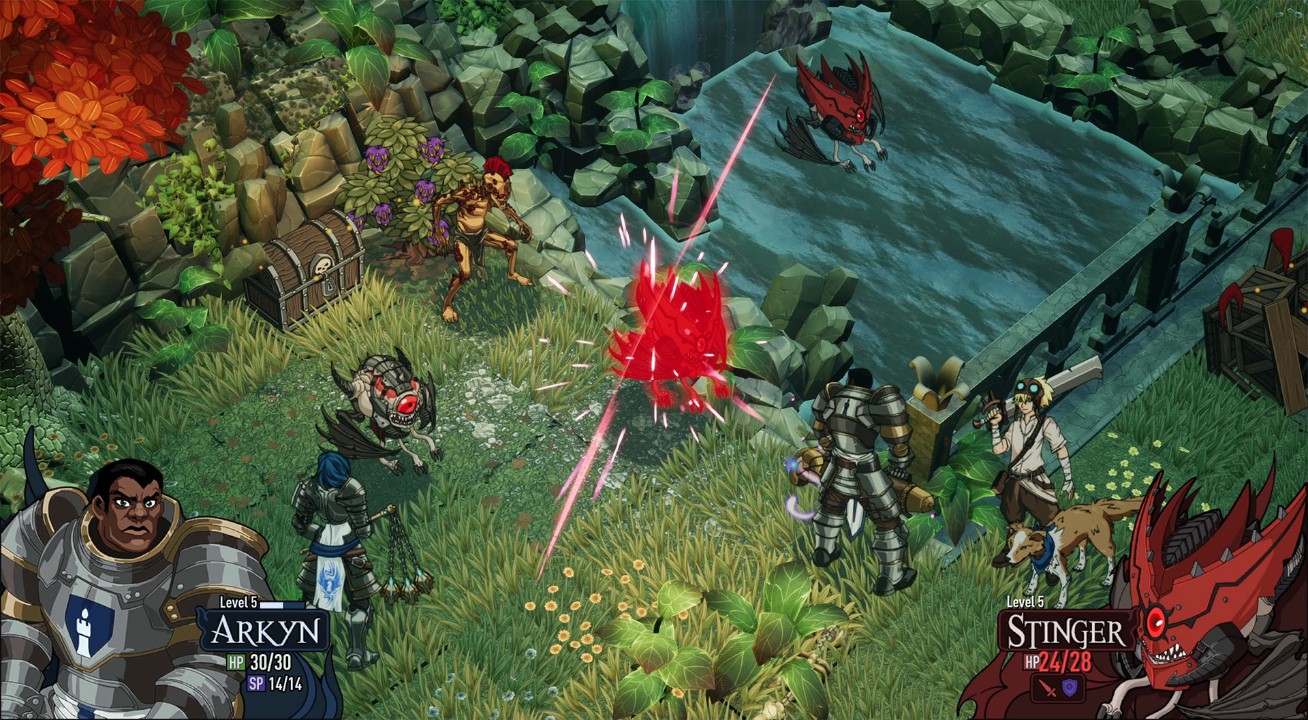Select the Arkyn name panel
This screenshot has width=1308, height=720.
pyautogui.click(x=264, y=631)
